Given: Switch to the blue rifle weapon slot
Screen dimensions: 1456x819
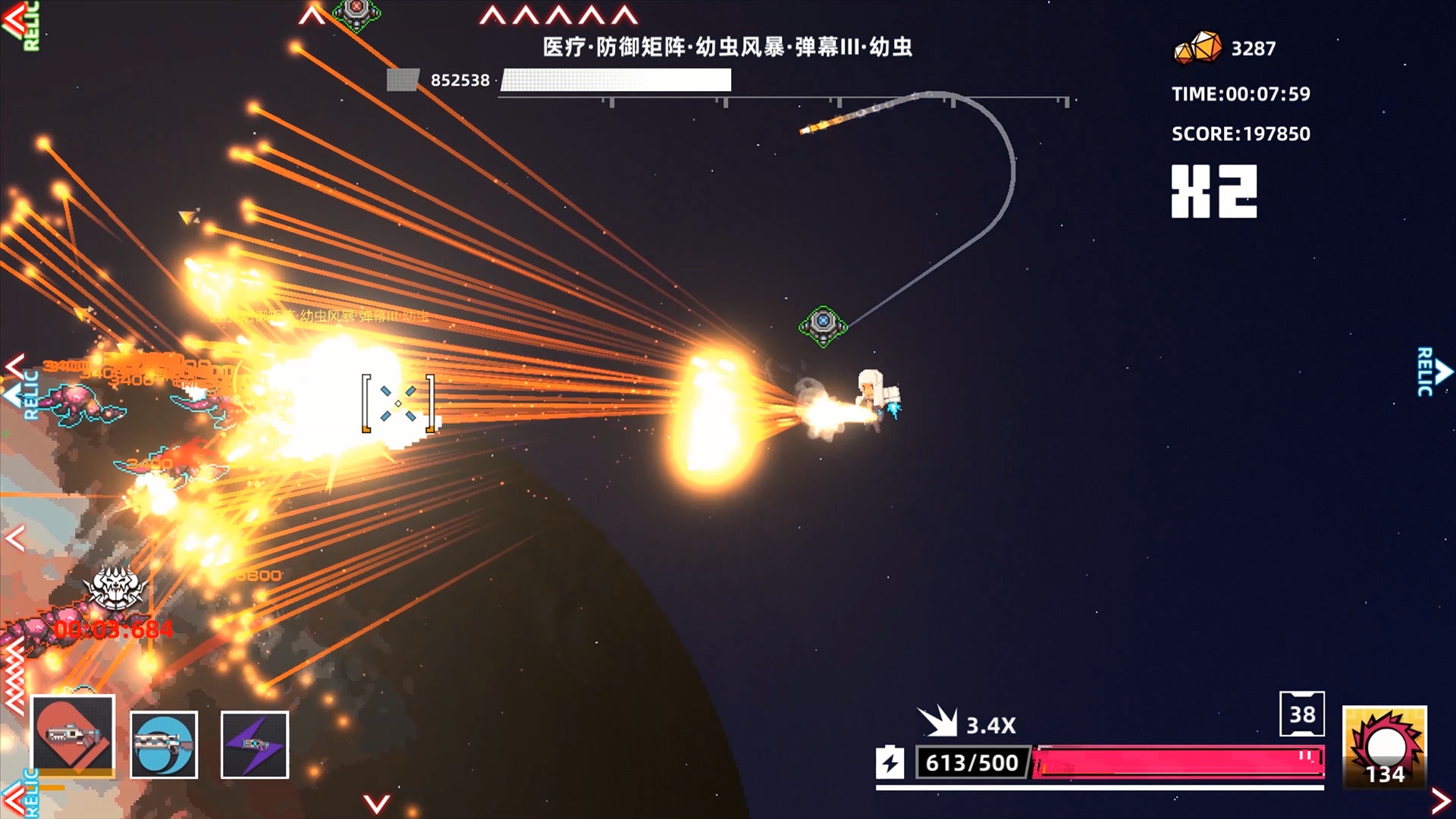Looking at the screenshot, I should [164, 745].
